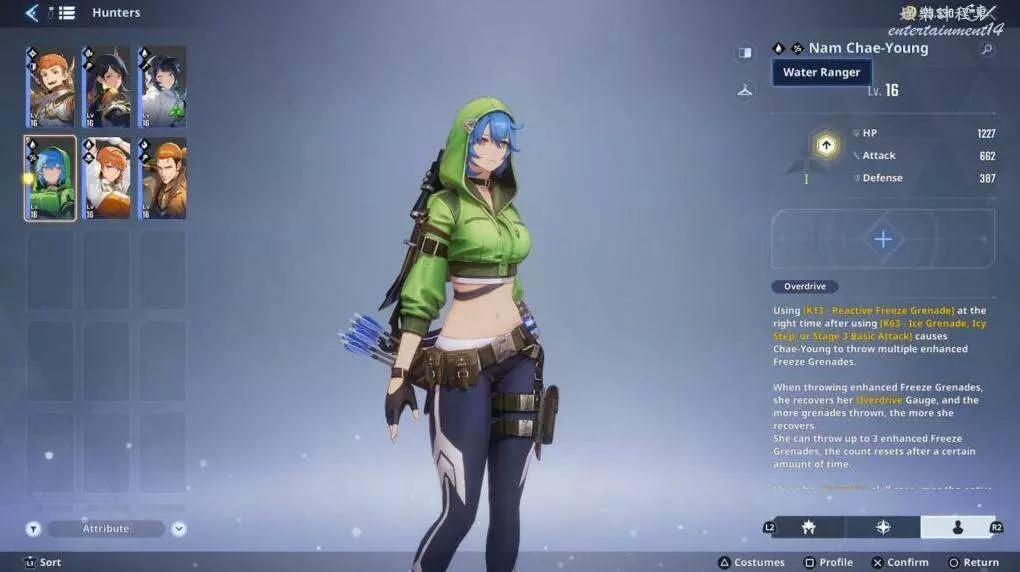Image resolution: width=1020 pixels, height=572 pixels.
Task: Add an item to the plus slot
Action: (883, 240)
